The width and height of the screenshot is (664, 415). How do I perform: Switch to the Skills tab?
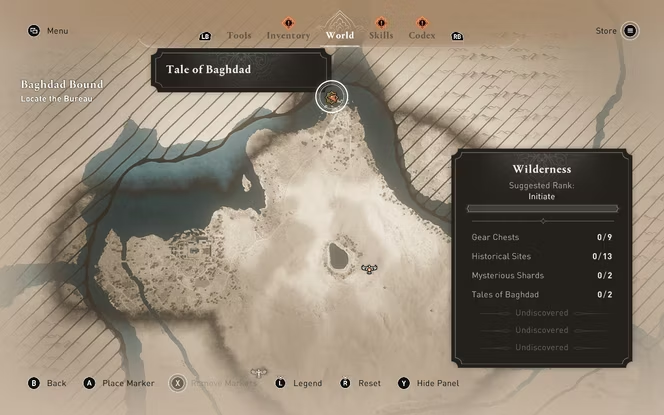click(380, 36)
